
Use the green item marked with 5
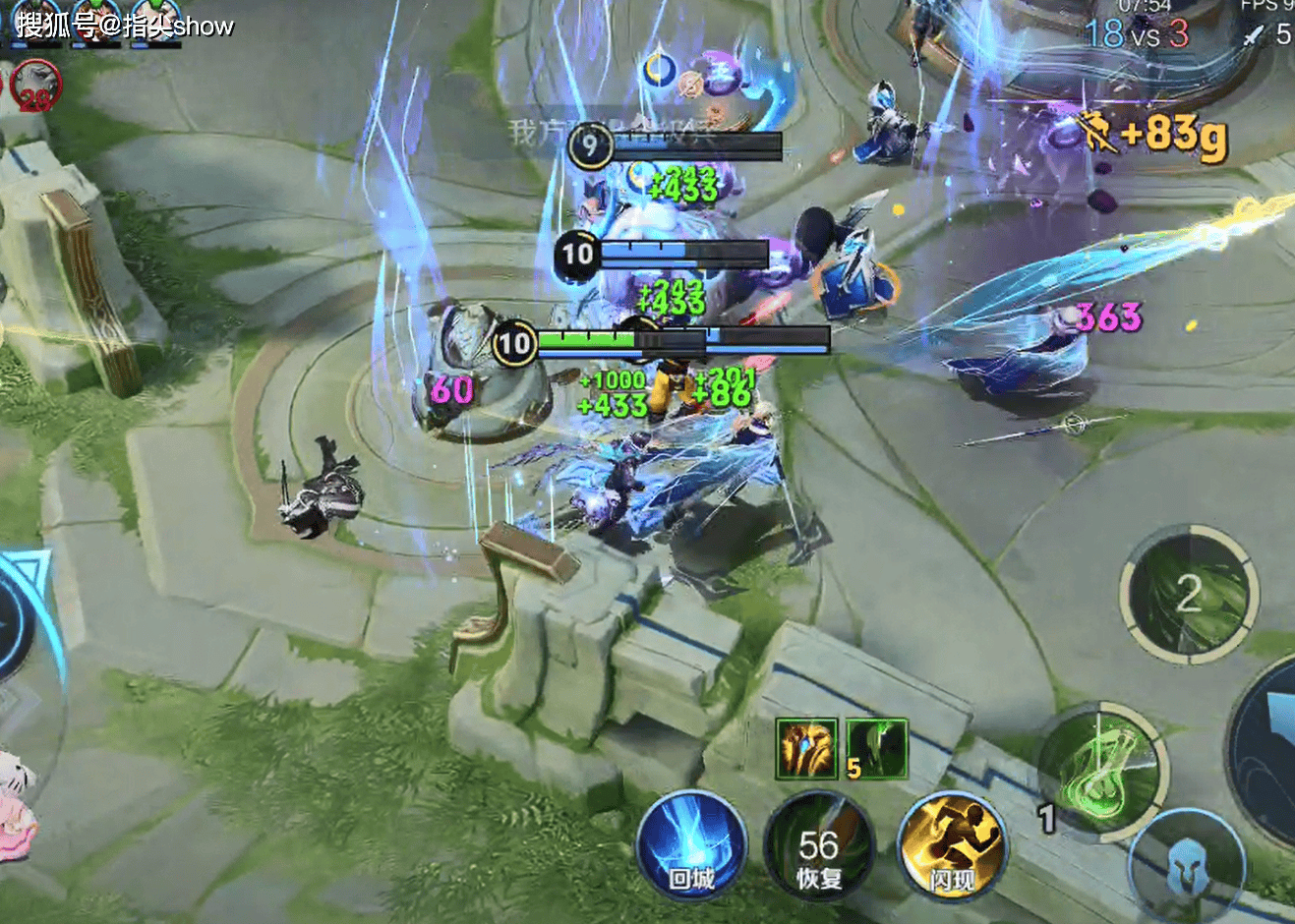876,749
